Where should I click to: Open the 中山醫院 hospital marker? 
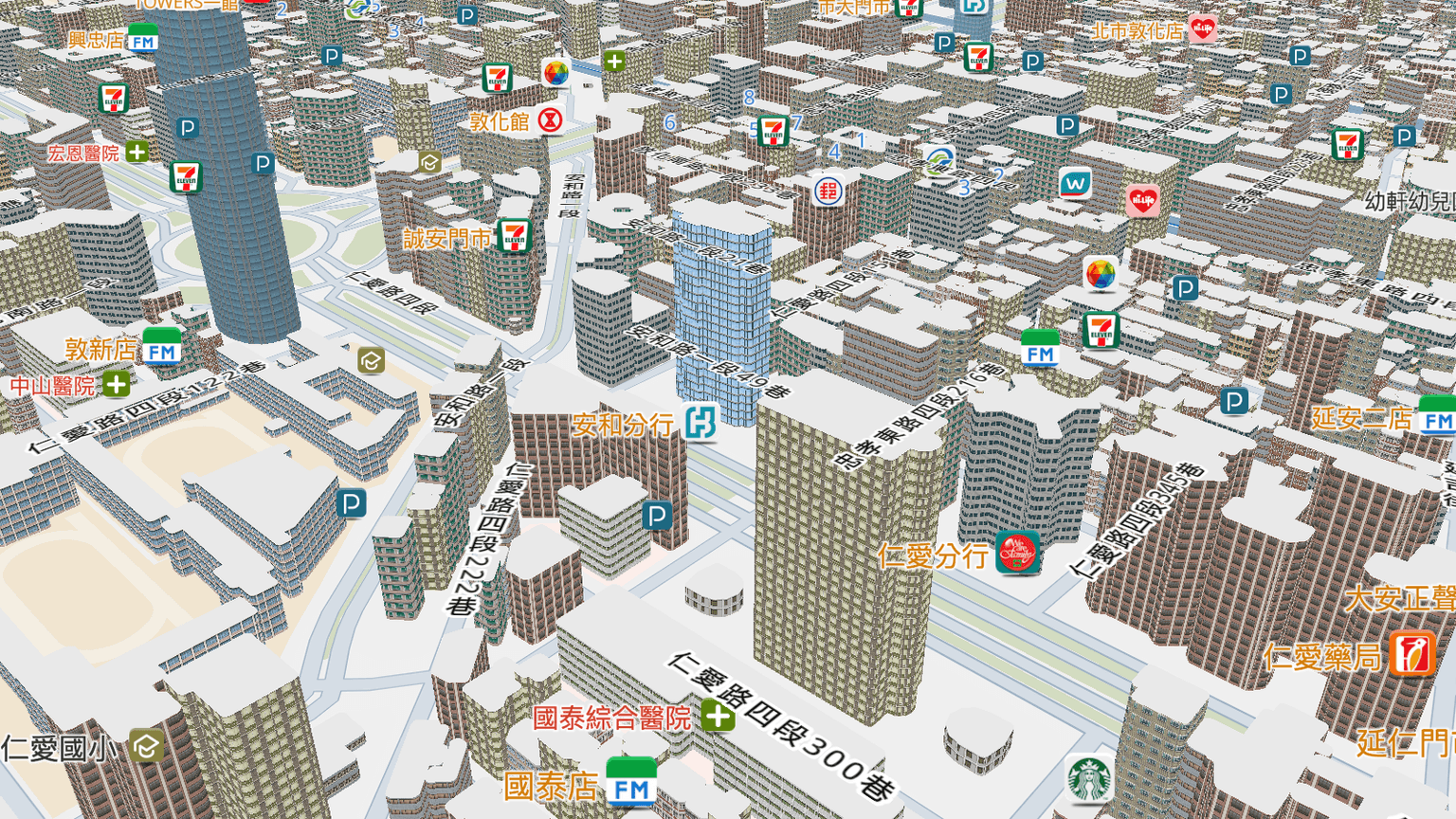click(117, 385)
